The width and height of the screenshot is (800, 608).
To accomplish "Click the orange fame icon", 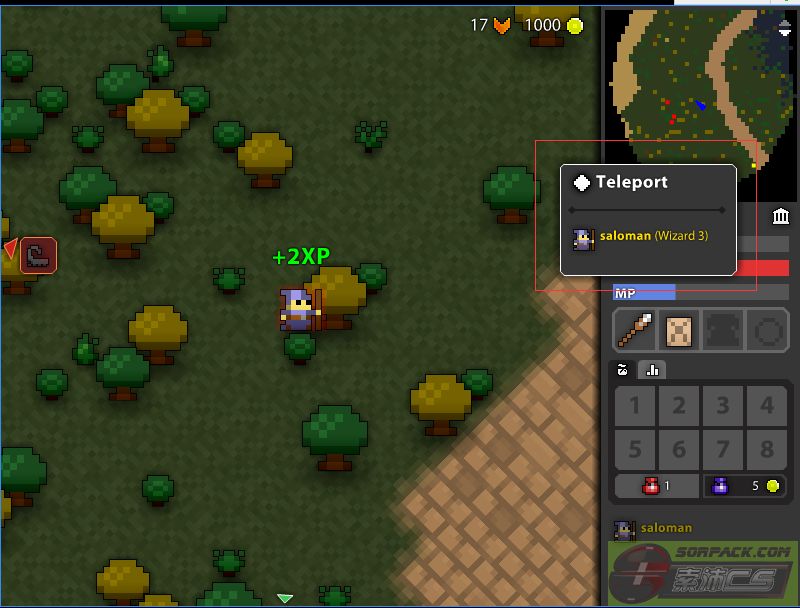I will (x=502, y=26).
